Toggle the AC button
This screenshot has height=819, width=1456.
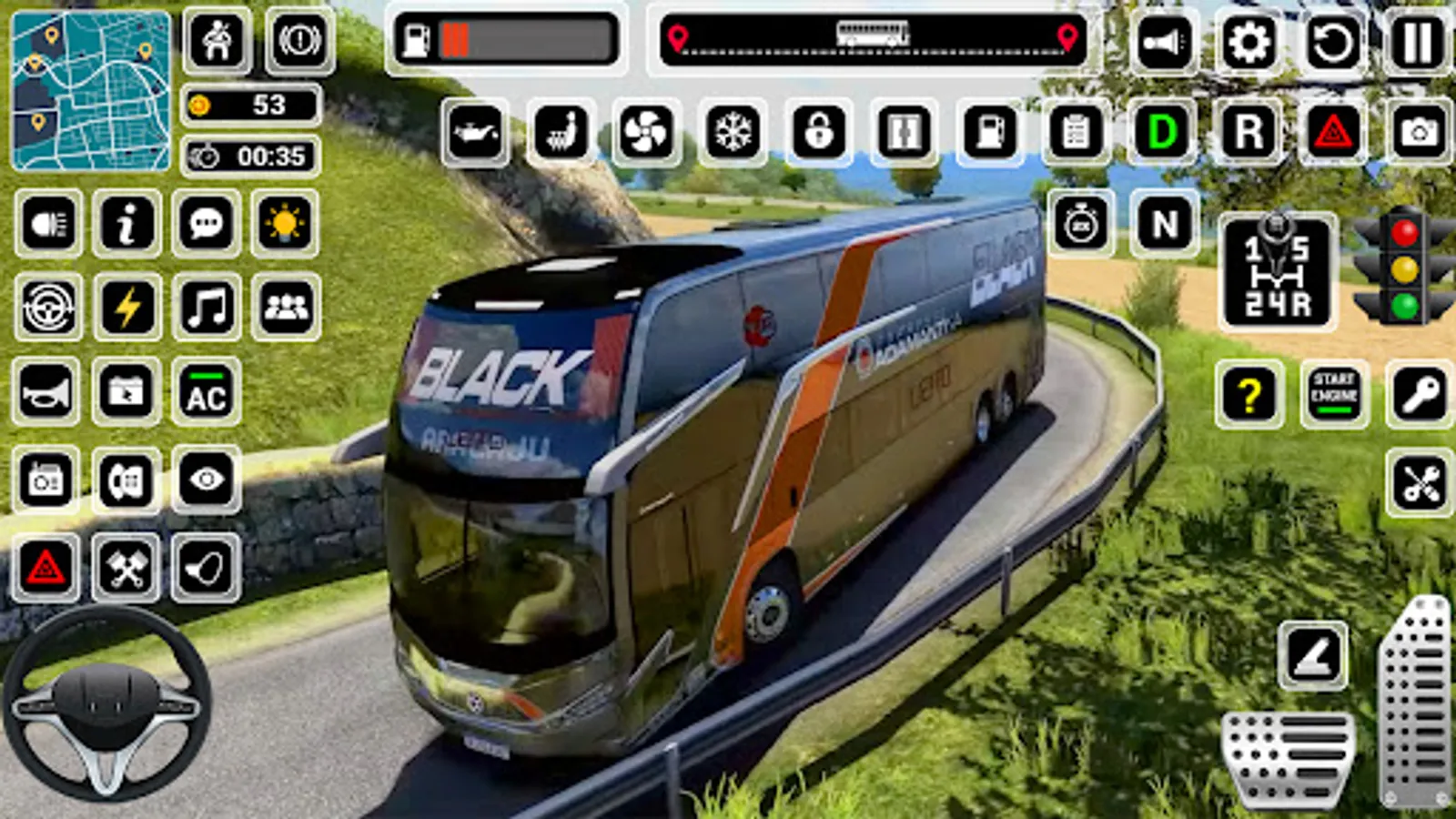pos(207,392)
